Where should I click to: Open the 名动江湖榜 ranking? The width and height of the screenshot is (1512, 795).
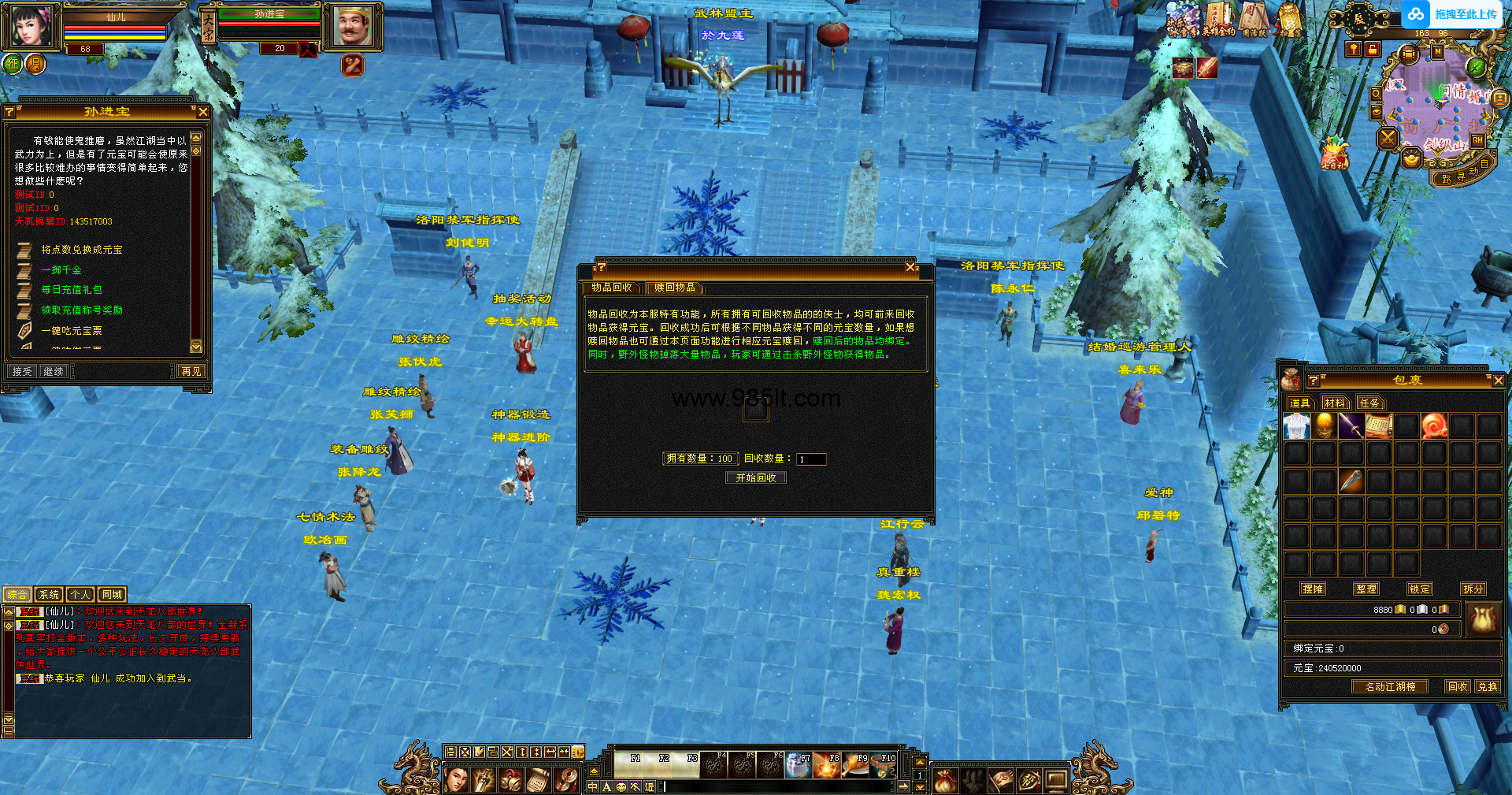1390,686
